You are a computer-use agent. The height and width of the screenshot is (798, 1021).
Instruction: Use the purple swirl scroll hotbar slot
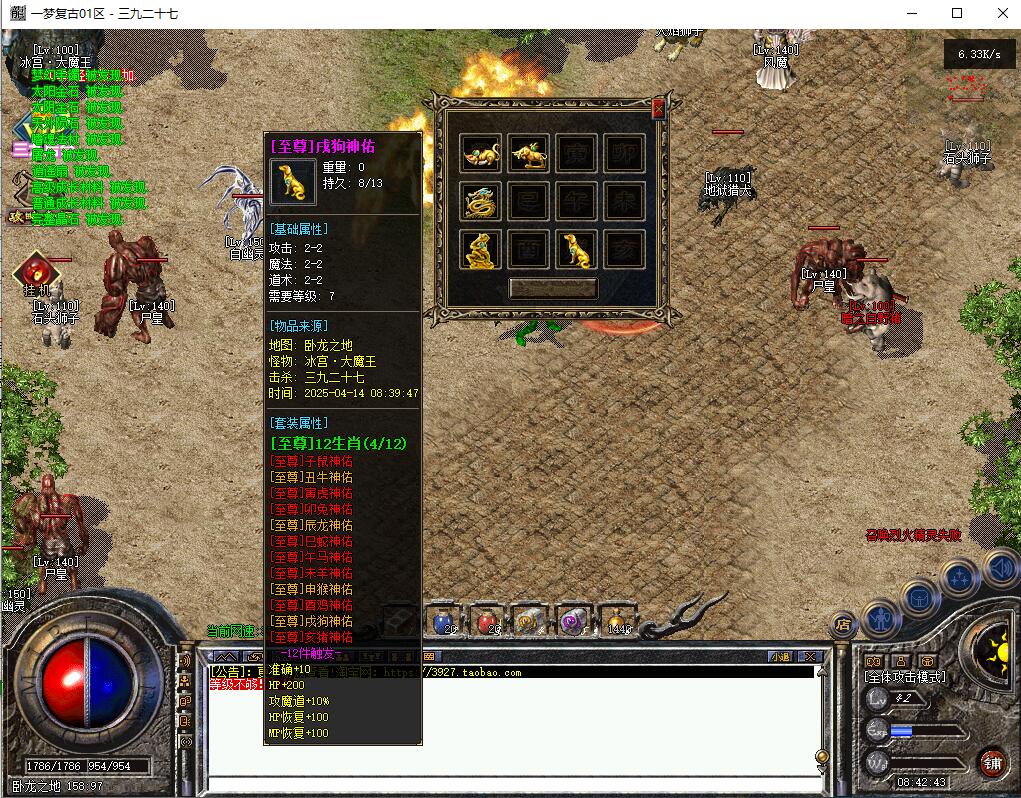pos(572,622)
